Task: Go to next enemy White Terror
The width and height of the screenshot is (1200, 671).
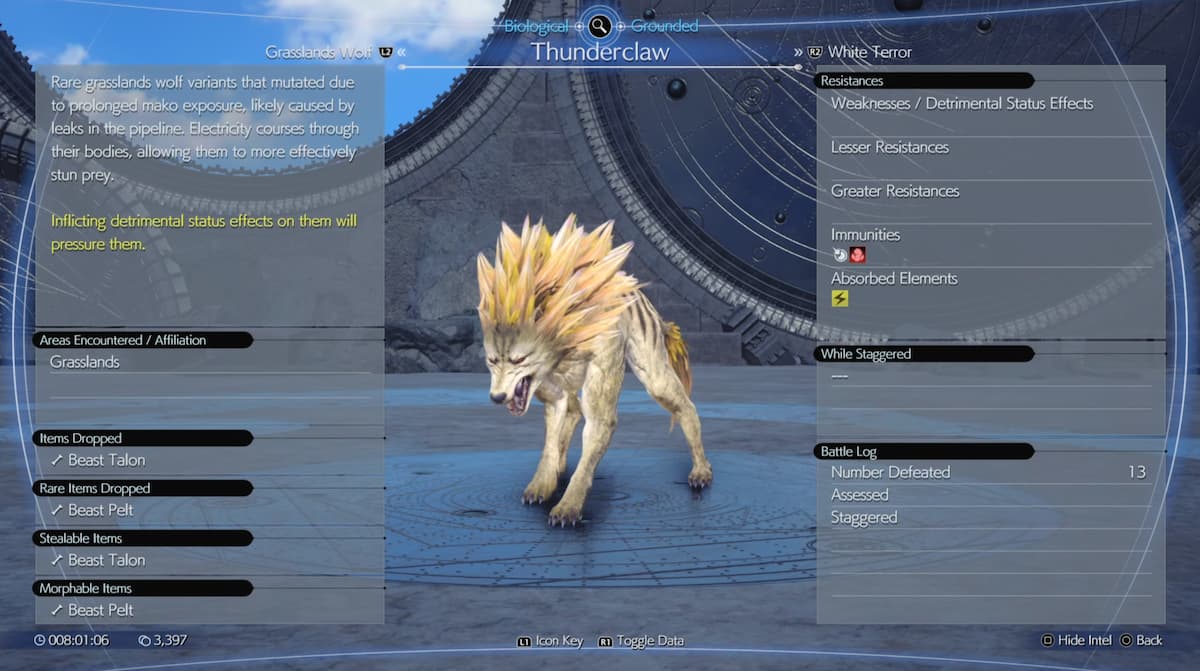Action: (x=868, y=52)
